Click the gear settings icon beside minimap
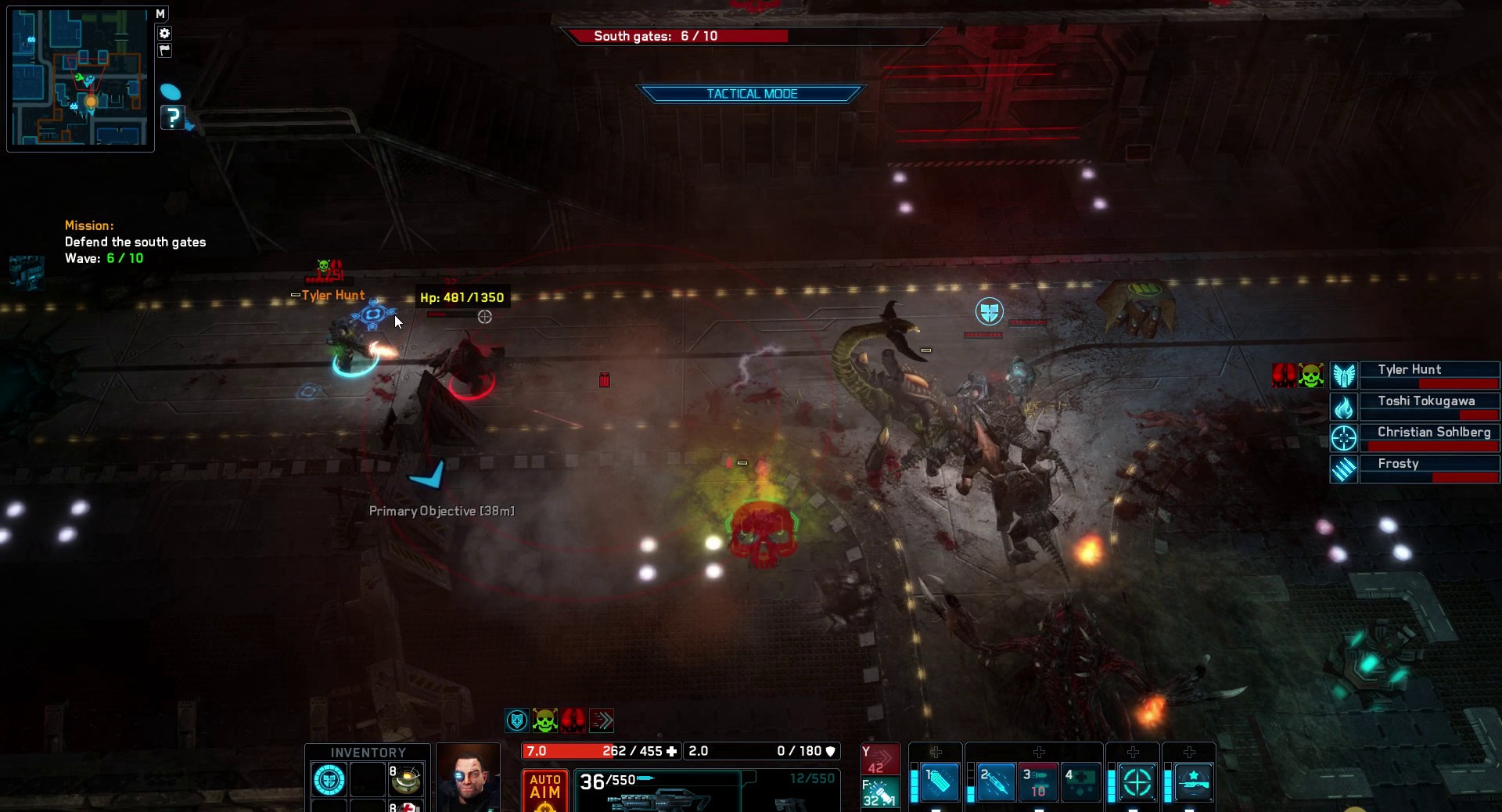The width and height of the screenshot is (1502, 812). pyautogui.click(x=164, y=33)
